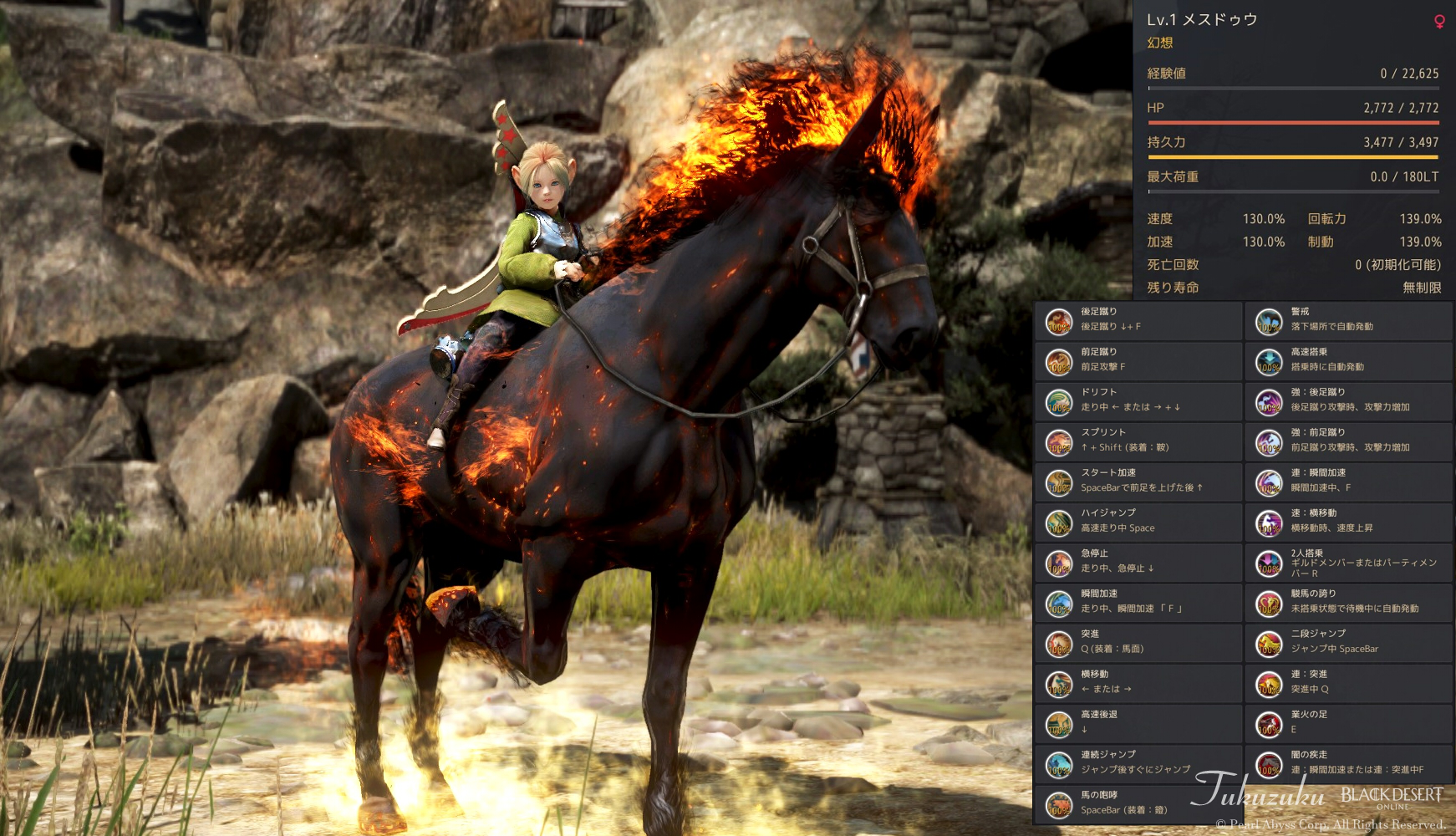Image resolution: width=1456 pixels, height=836 pixels.
Task: Select the 瞬間加速 skill icon
Action: click(x=1059, y=603)
